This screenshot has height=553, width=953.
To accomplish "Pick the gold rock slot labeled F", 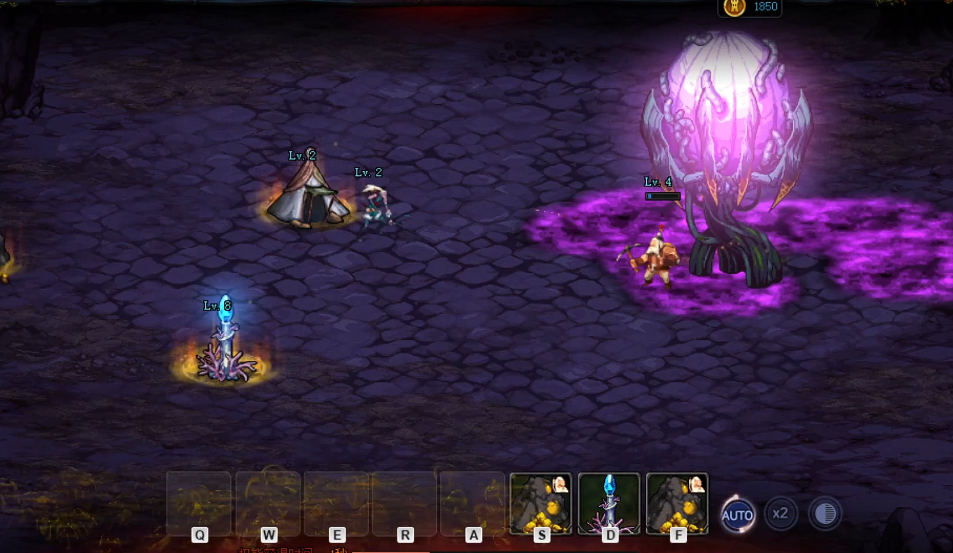I will tap(677, 503).
